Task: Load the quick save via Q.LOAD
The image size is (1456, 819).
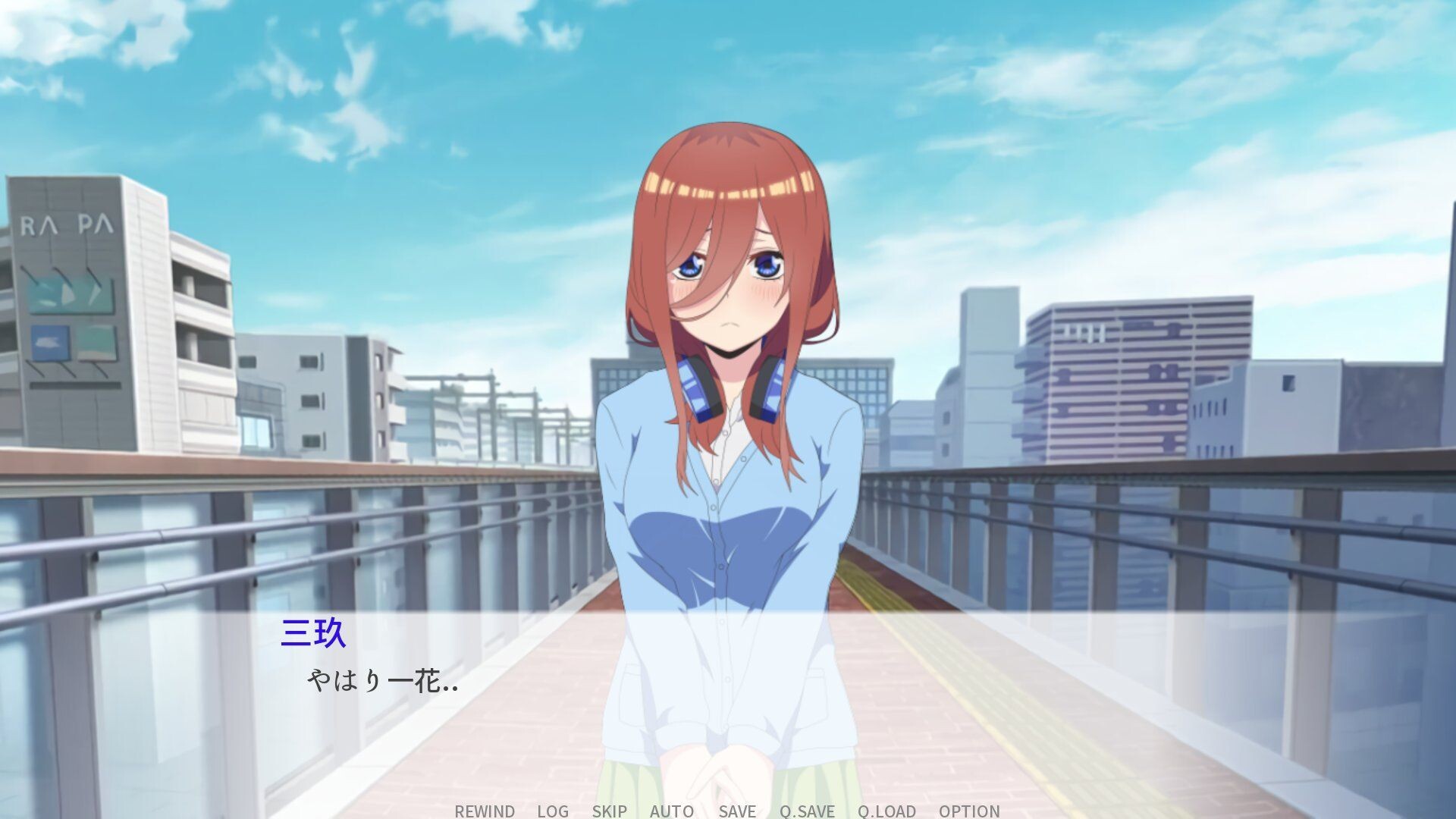Action: [x=886, y=811]
